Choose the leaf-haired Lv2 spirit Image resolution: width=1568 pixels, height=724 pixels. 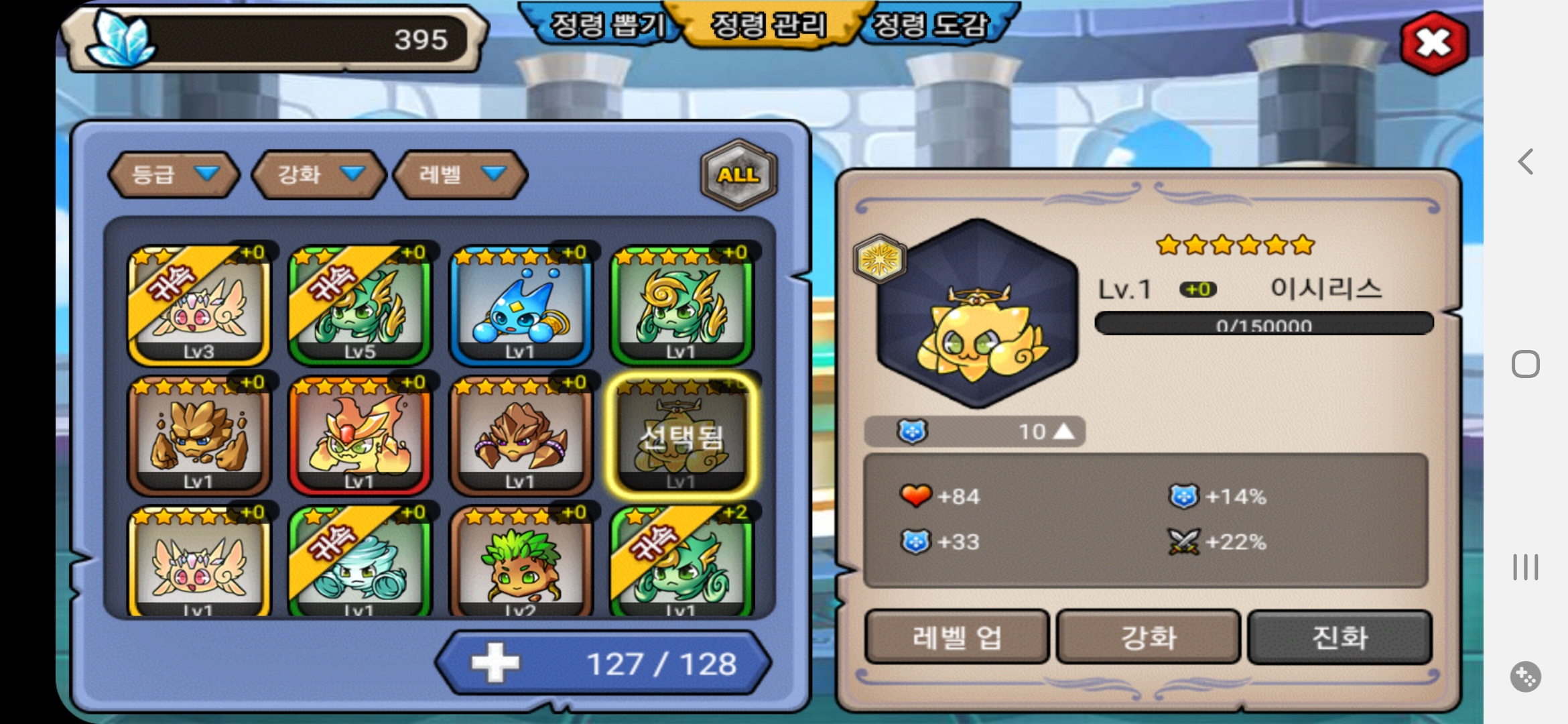point(521,563)
